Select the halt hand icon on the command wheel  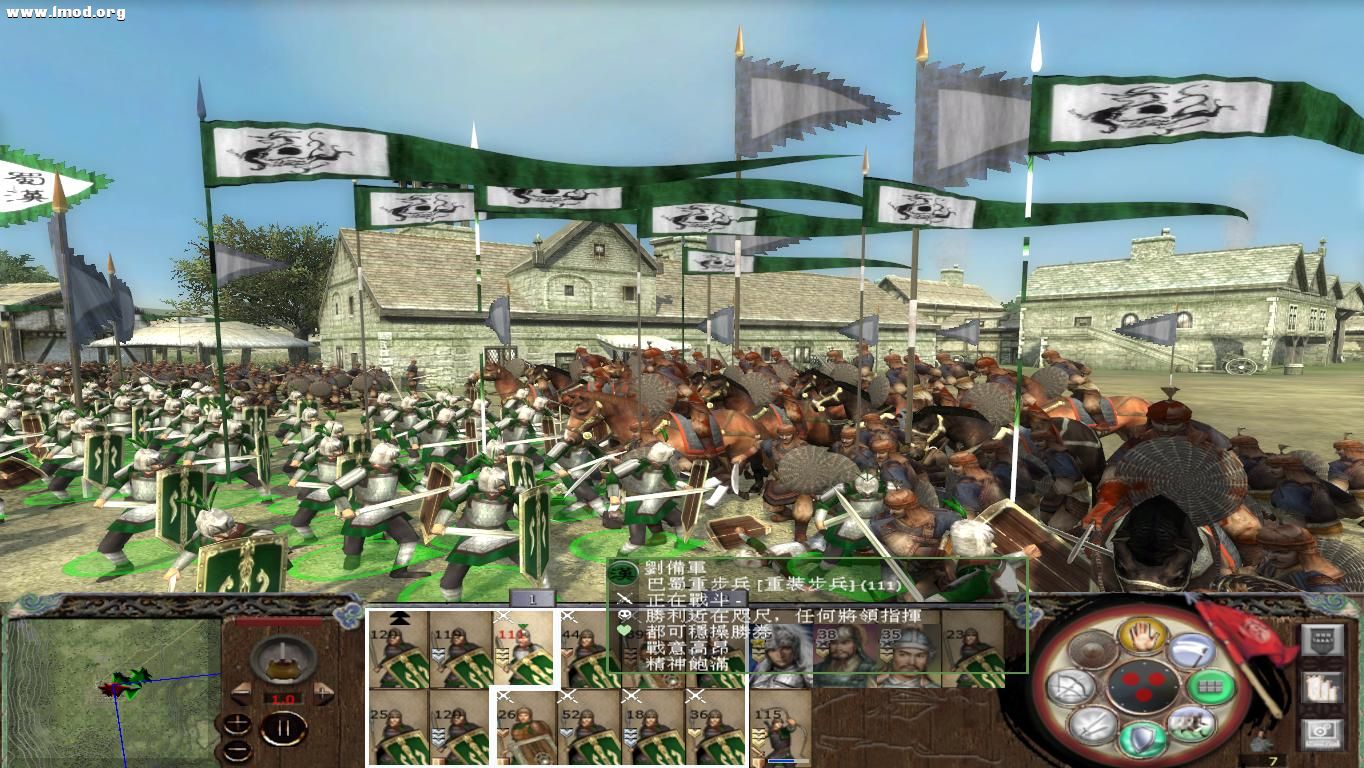[1142, 637]
